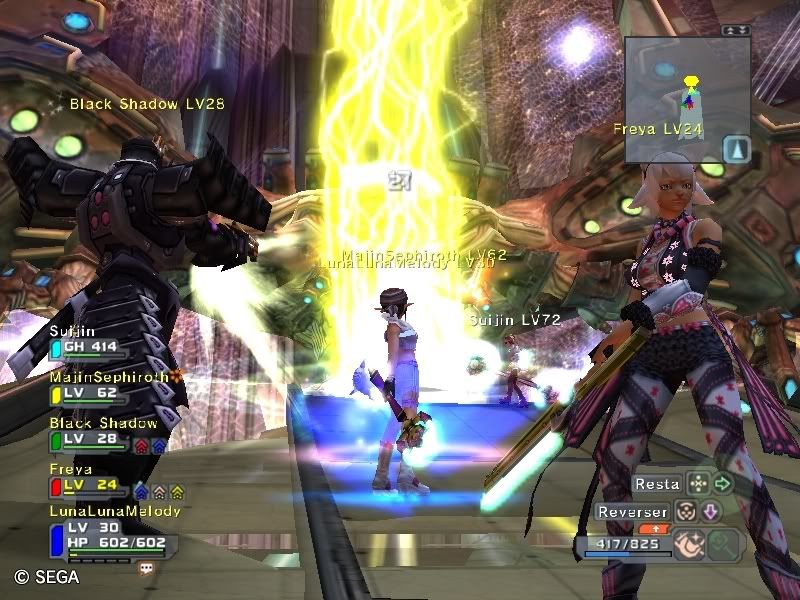Select the Reverser technique in the palette
This screenshot has height=600, width=800.
point(632,512)
